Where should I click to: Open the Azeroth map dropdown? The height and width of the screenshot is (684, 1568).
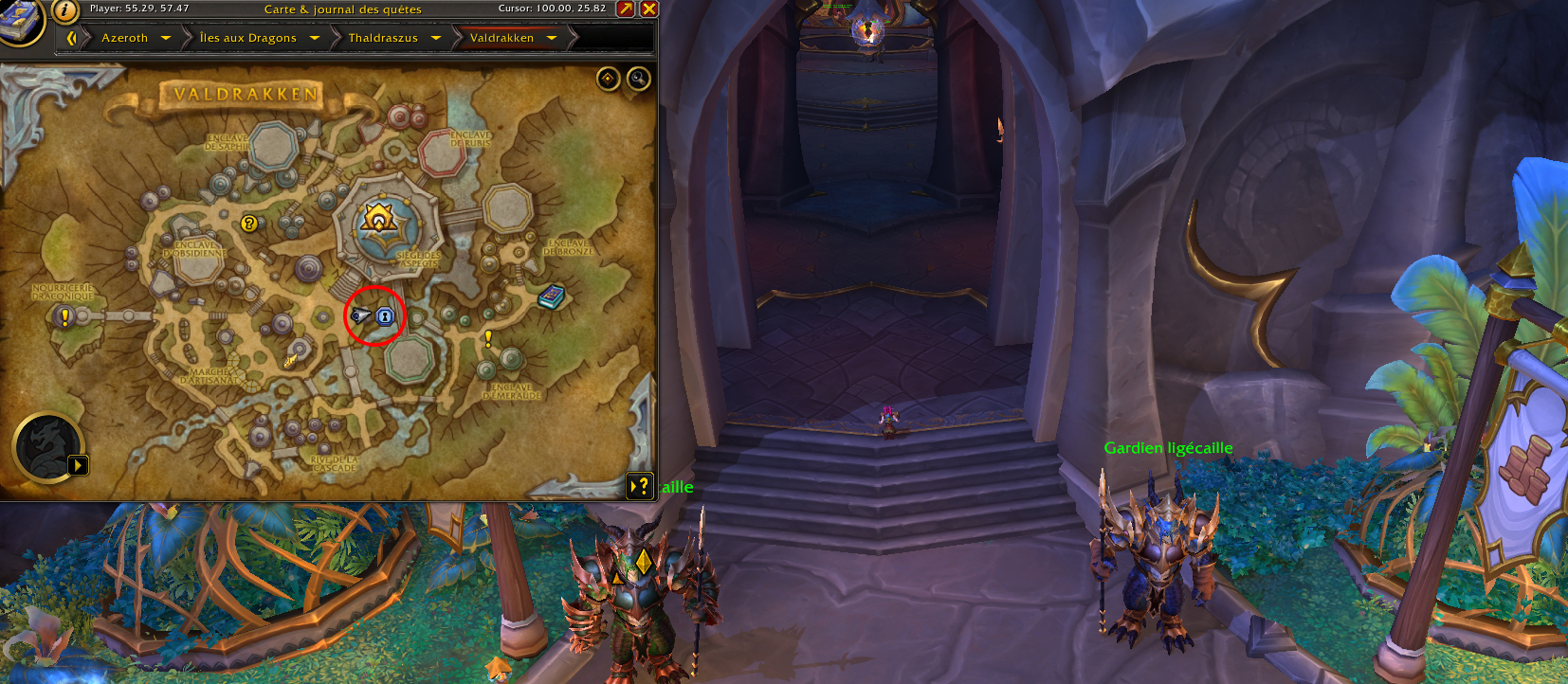[x=166, y=38]
